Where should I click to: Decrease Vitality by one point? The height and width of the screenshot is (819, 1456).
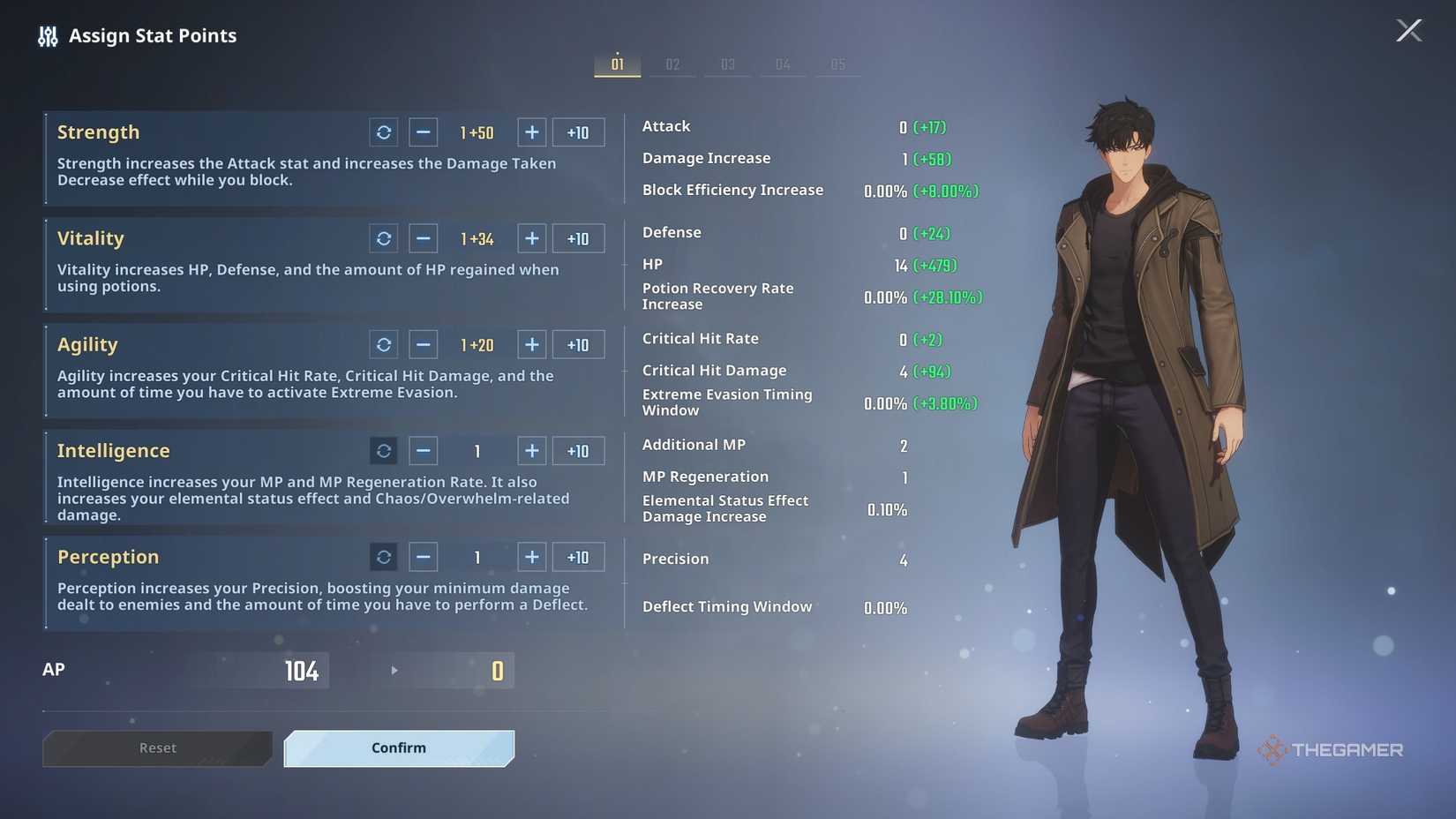tap(423, 238)
